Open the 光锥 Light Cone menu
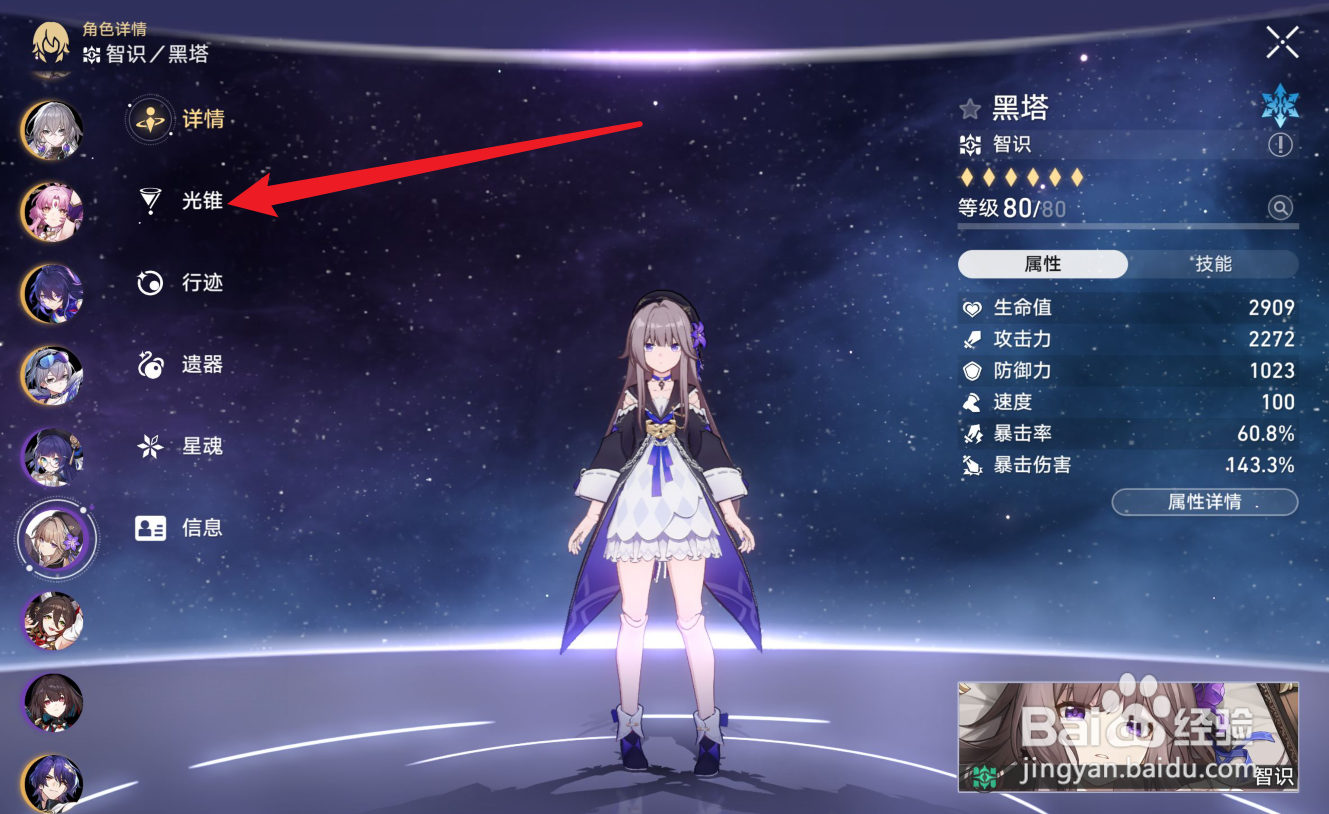This screenshot has width=1329, height=814. [202, 200]
